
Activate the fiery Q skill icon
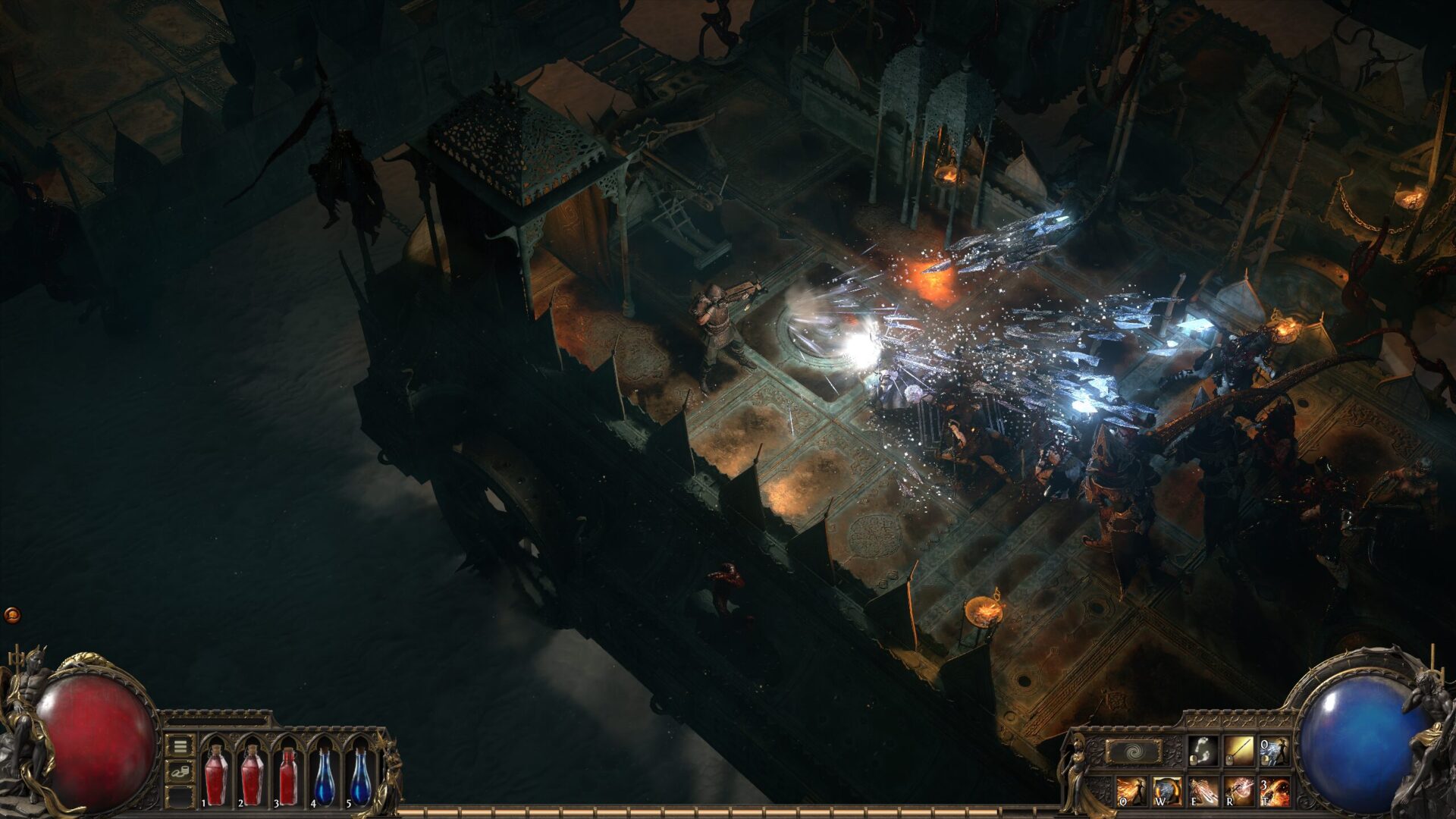click(1131, 791)
